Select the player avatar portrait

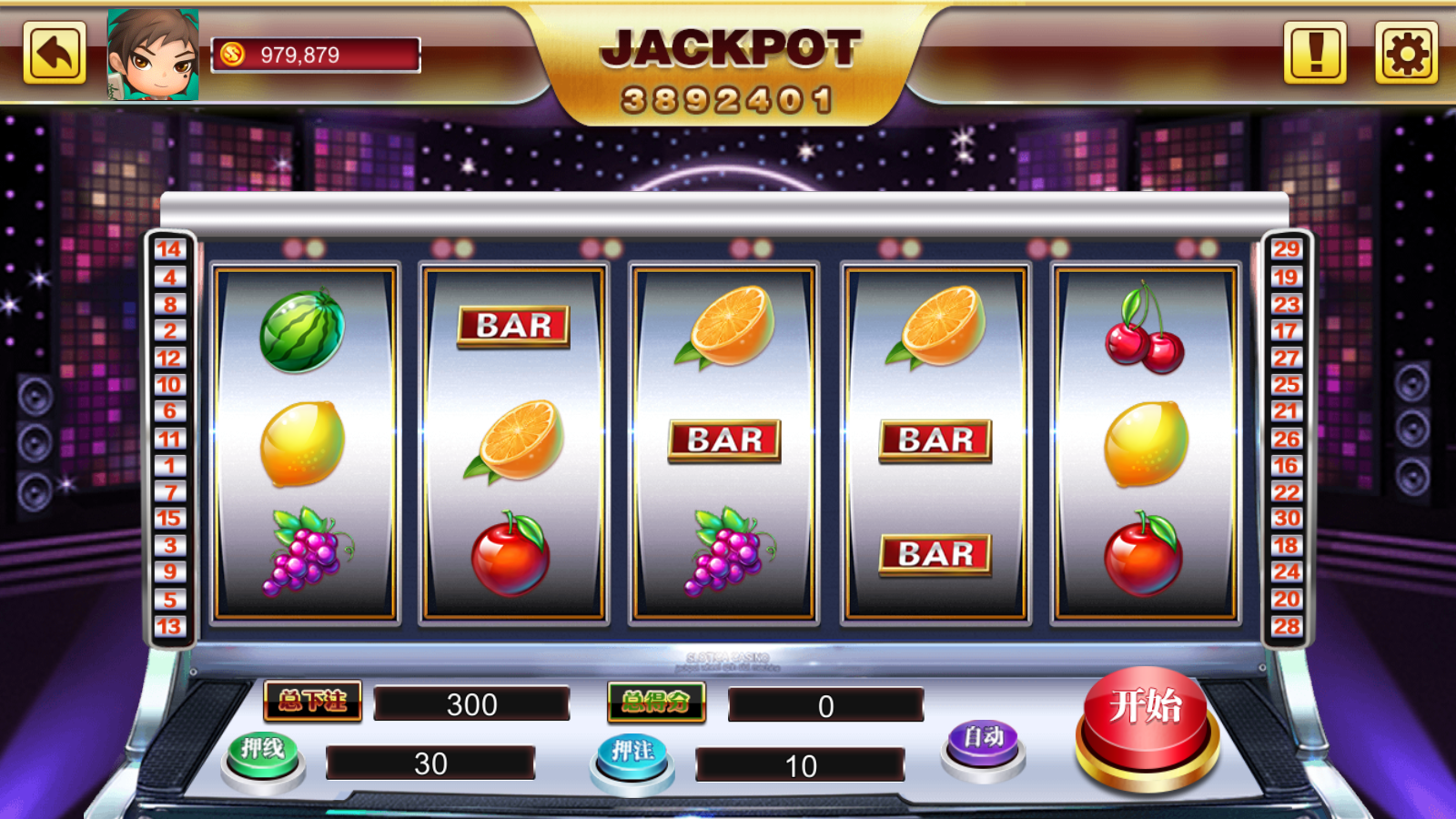(x=153, y=55)
